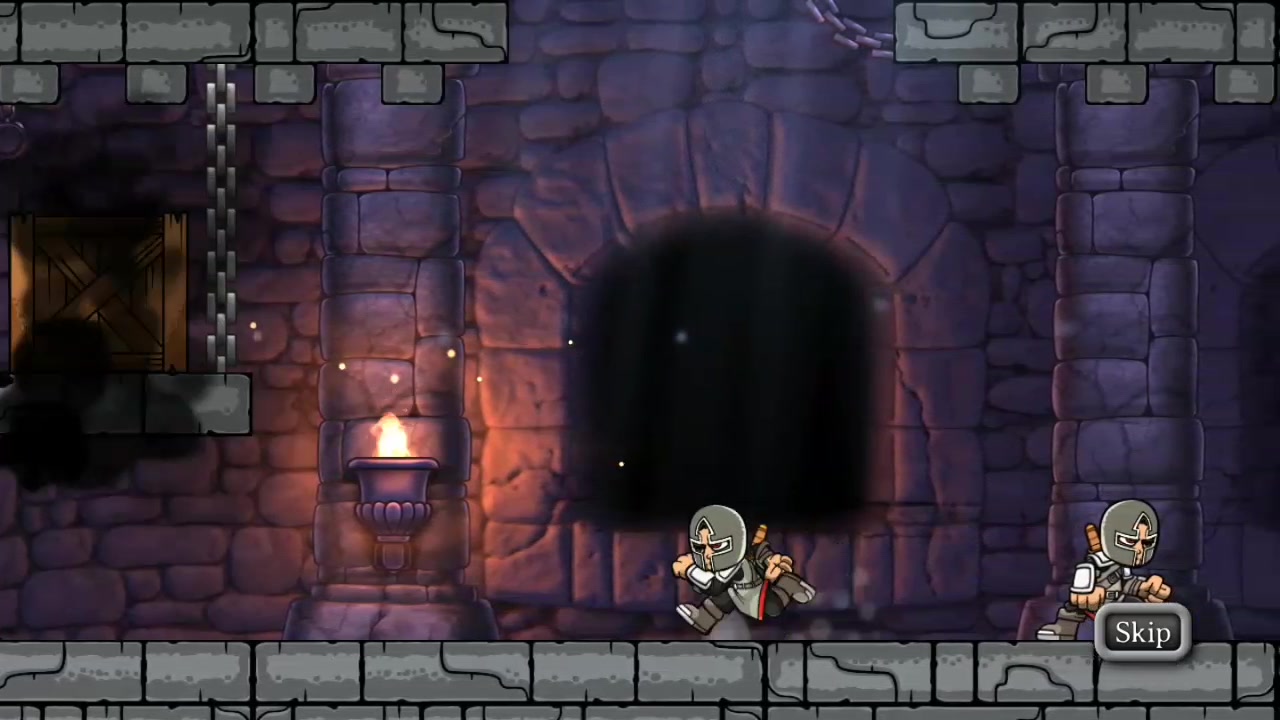This screenshot has height=720, width=1280.
Task: Skip the cutscene
Action: (x=1142, y=633)
